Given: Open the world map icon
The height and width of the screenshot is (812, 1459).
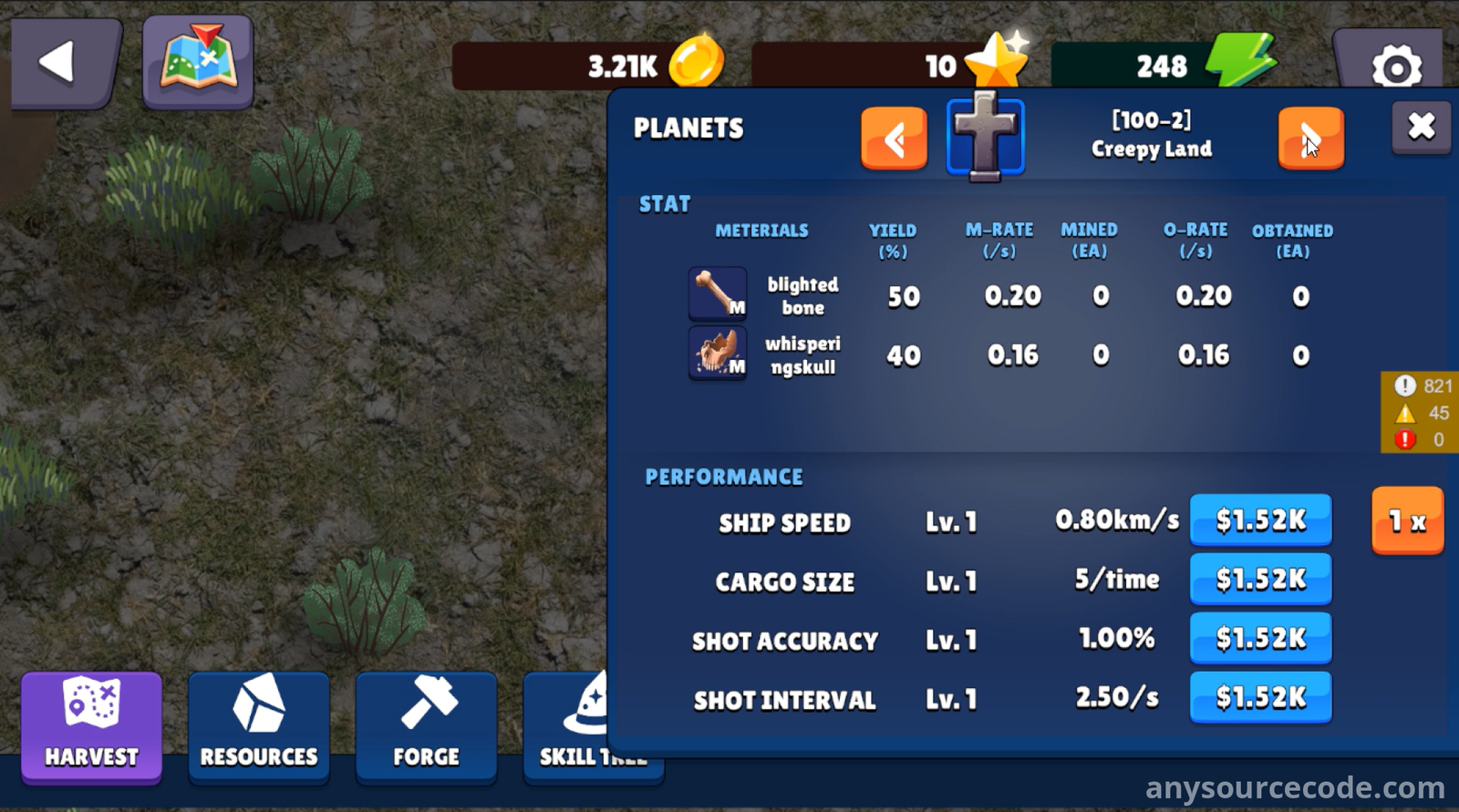Looking at the screenshot, I should pyautogui.click(x=198, y=62).
